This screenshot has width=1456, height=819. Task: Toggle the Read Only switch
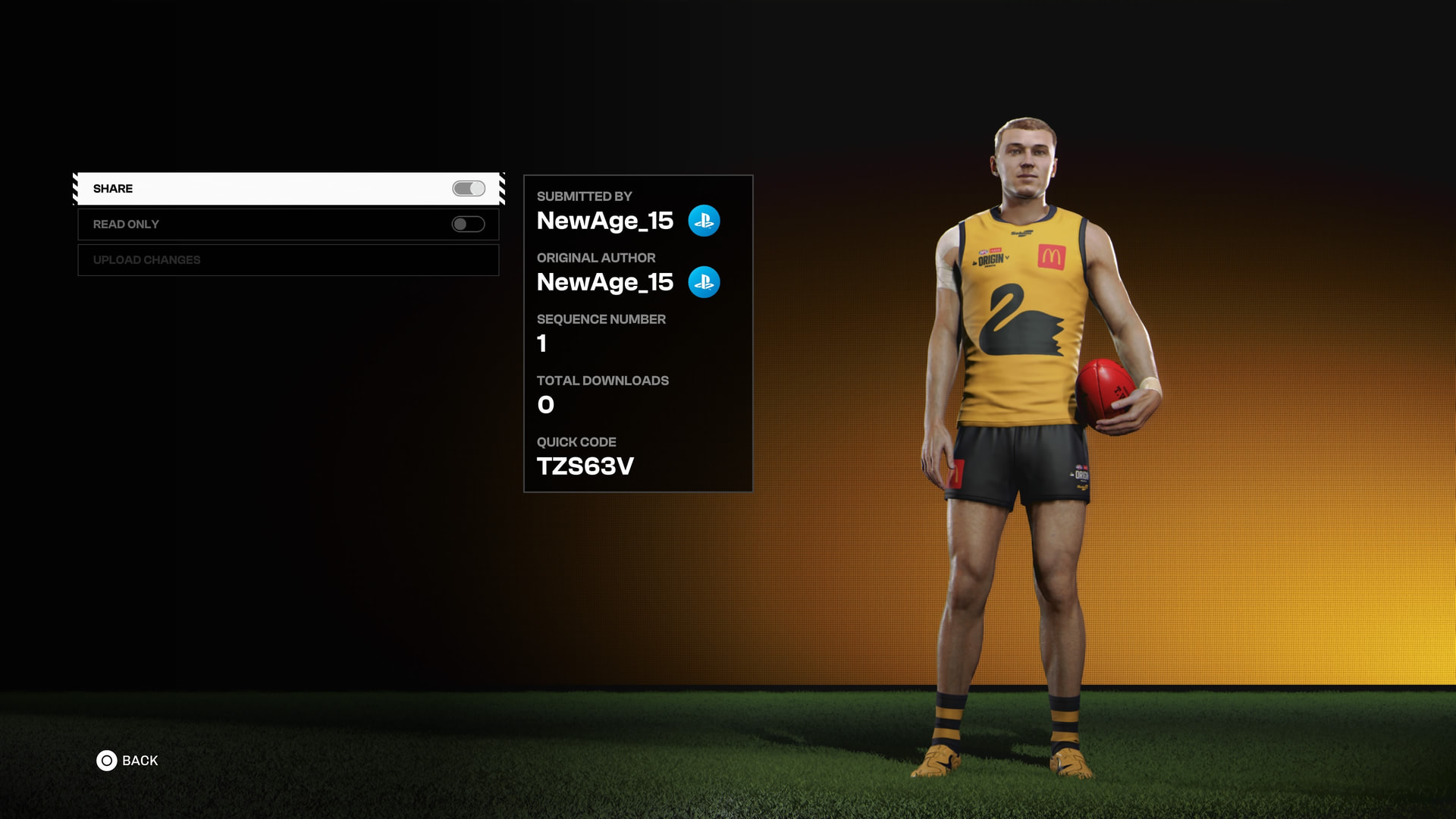[468, 224]
